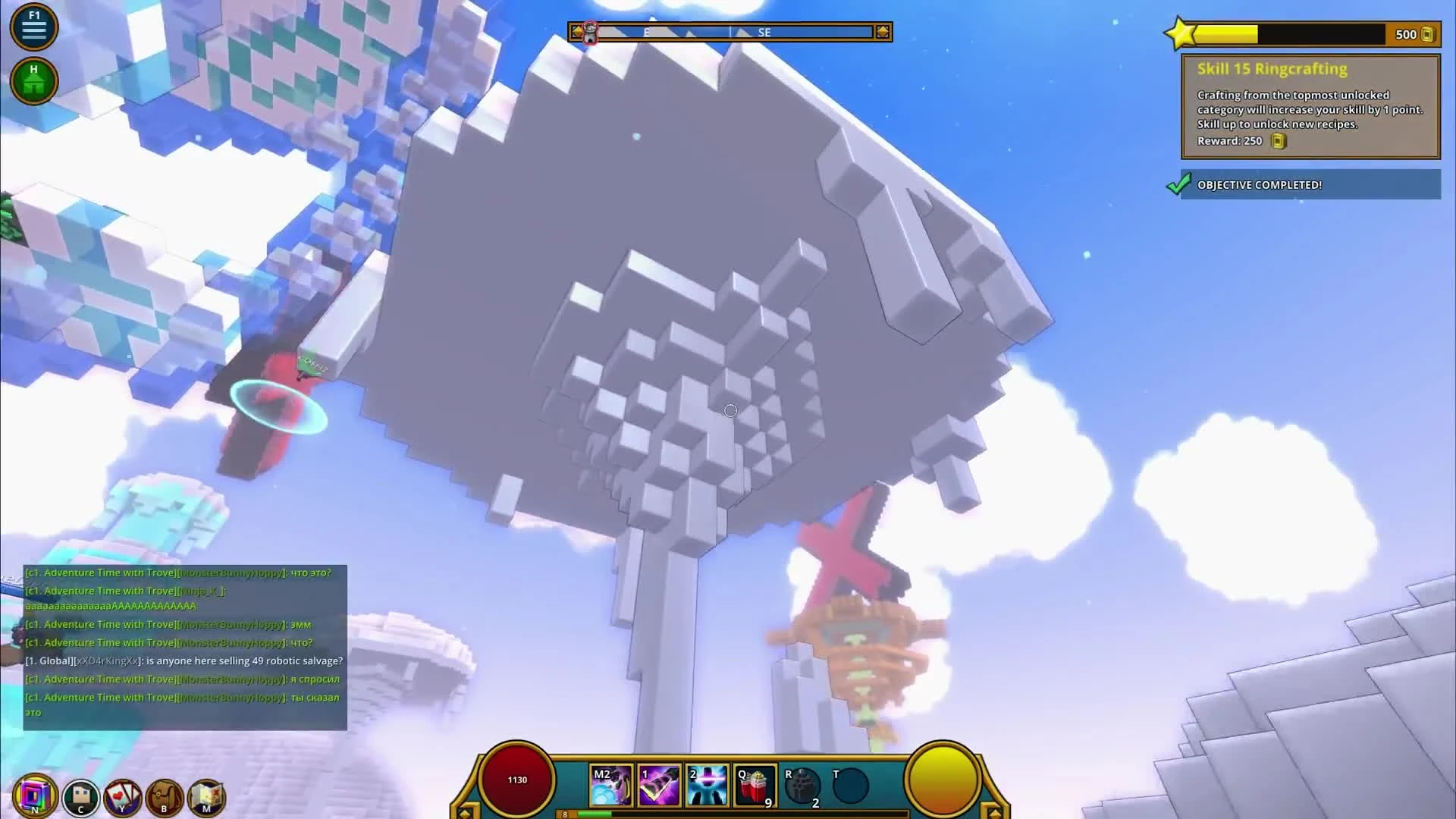Use the Q healing flask icon
Viewport: 1456px width, 819px height.
tap(753, 785)
